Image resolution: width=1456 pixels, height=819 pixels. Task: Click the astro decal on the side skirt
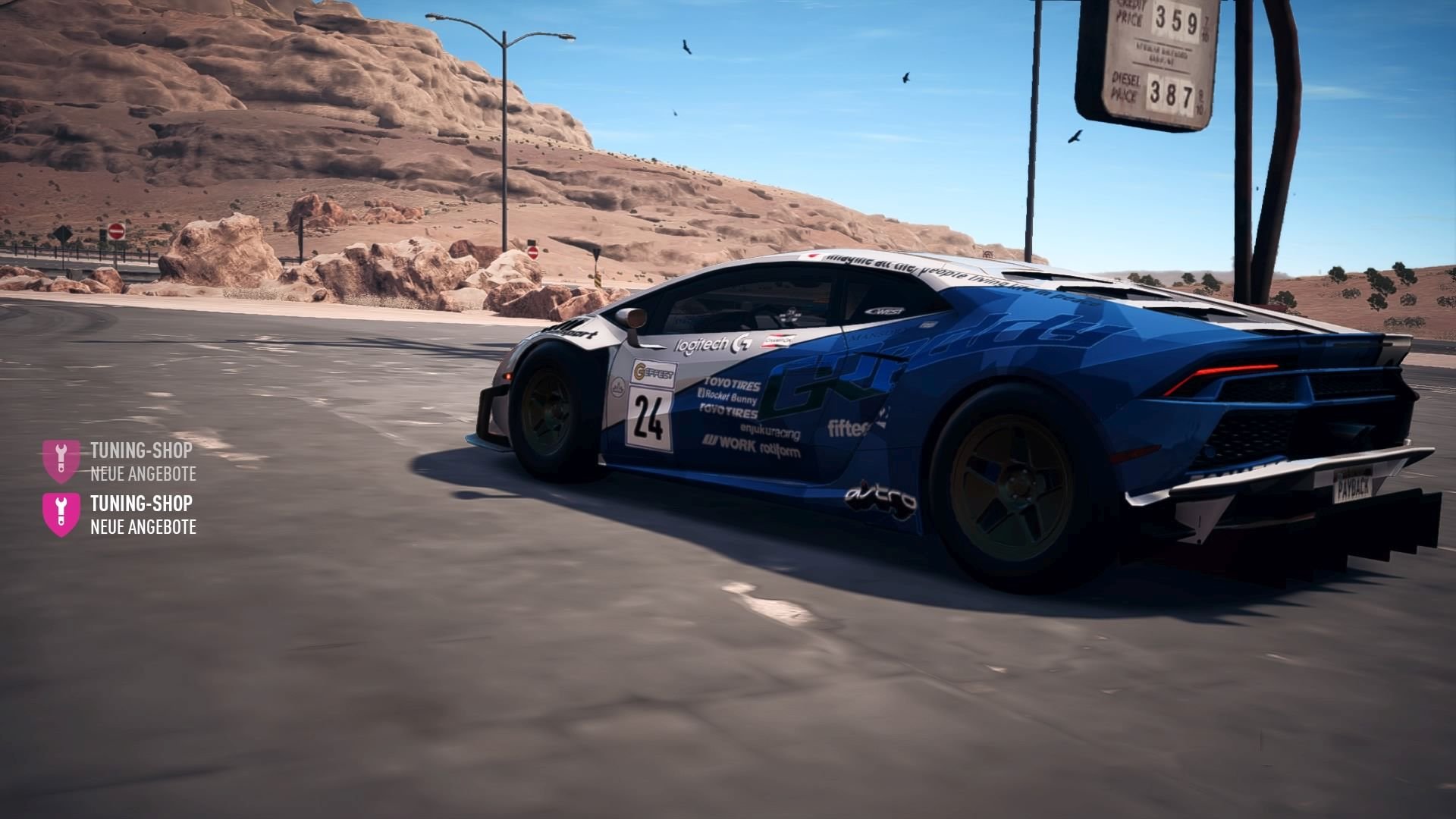click(881, 496)
